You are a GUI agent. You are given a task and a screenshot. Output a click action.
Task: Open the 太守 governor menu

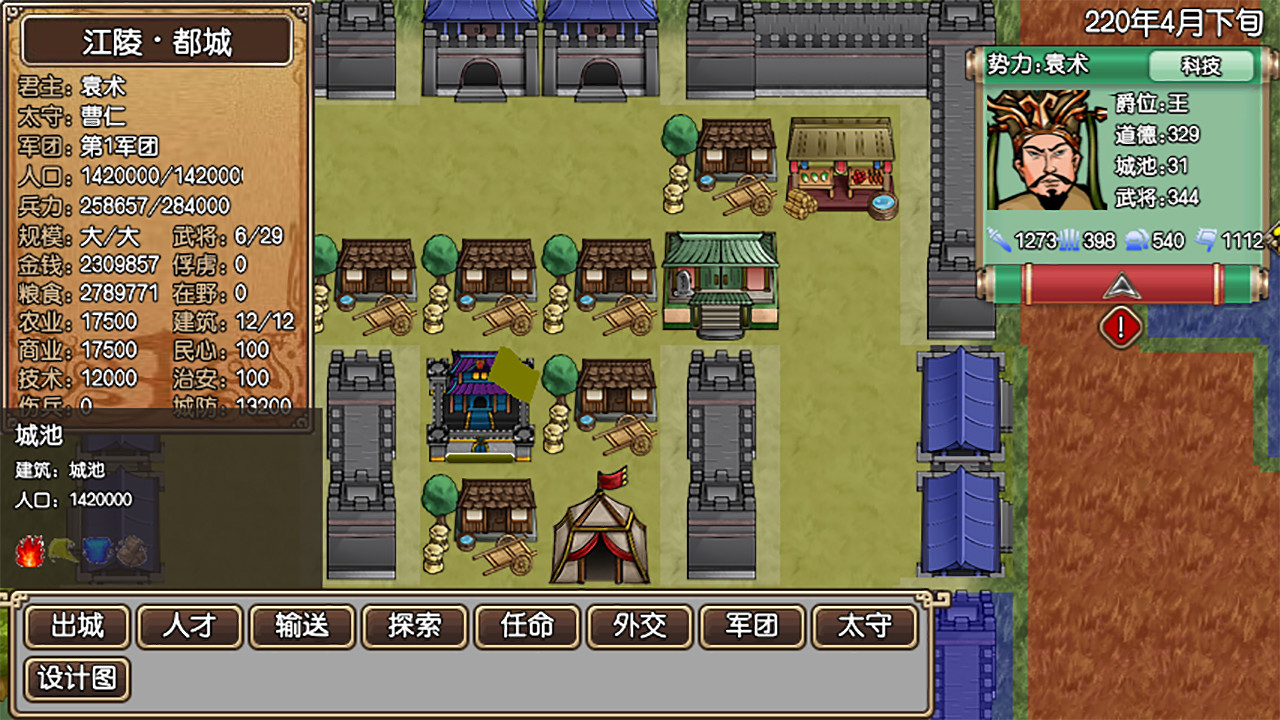point(864,628)
